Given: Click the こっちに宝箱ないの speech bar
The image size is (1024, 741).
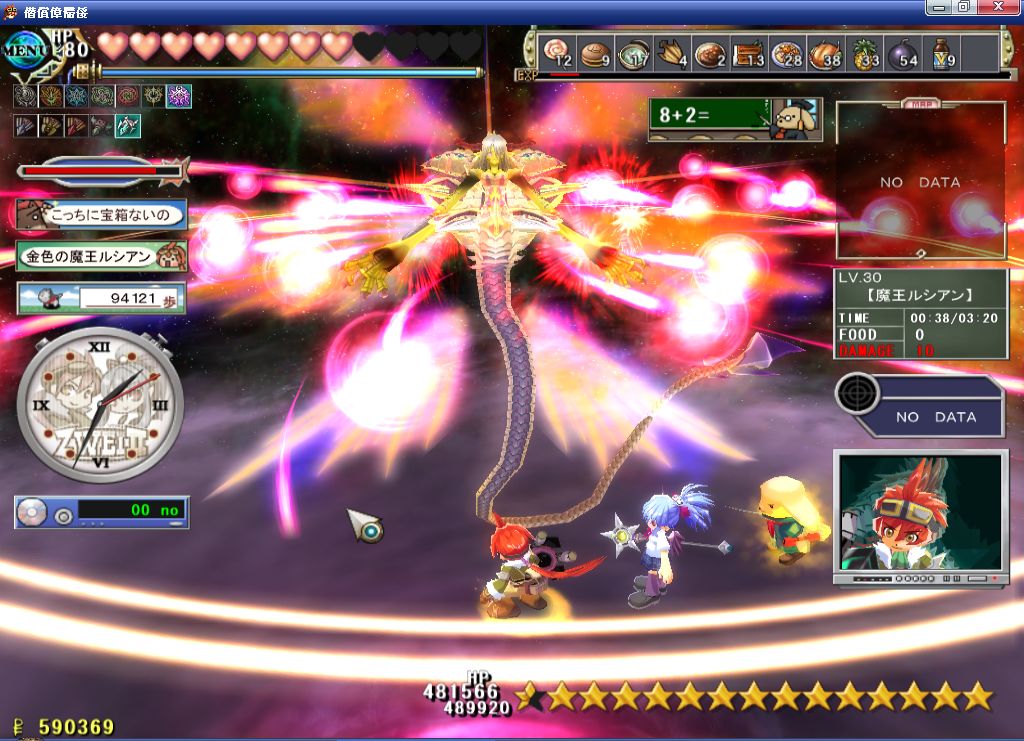Looking at the screenshot, I should pyautogui.click(x=101, y=213).
